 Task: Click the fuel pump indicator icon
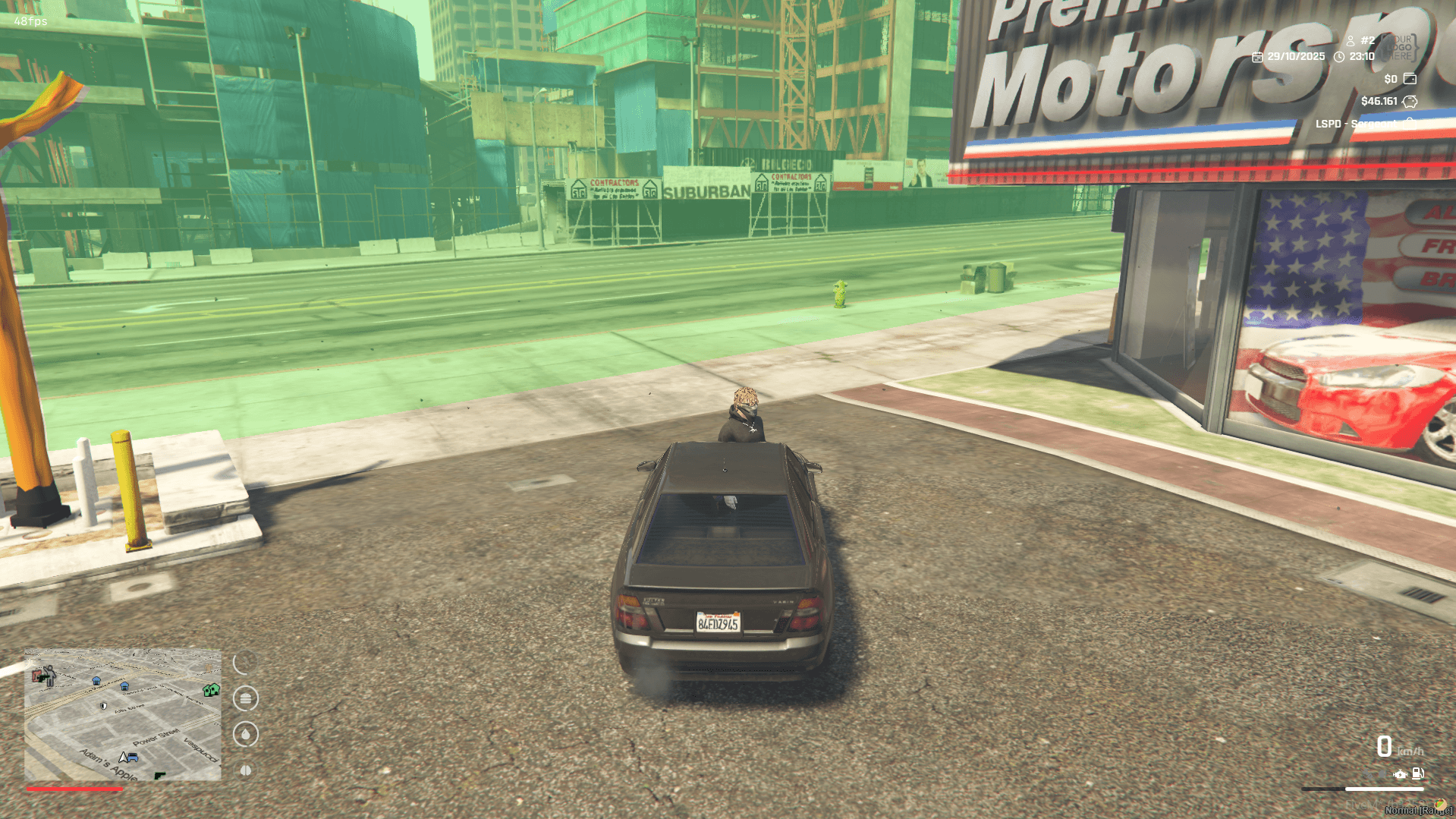(x=1417, y=774)
